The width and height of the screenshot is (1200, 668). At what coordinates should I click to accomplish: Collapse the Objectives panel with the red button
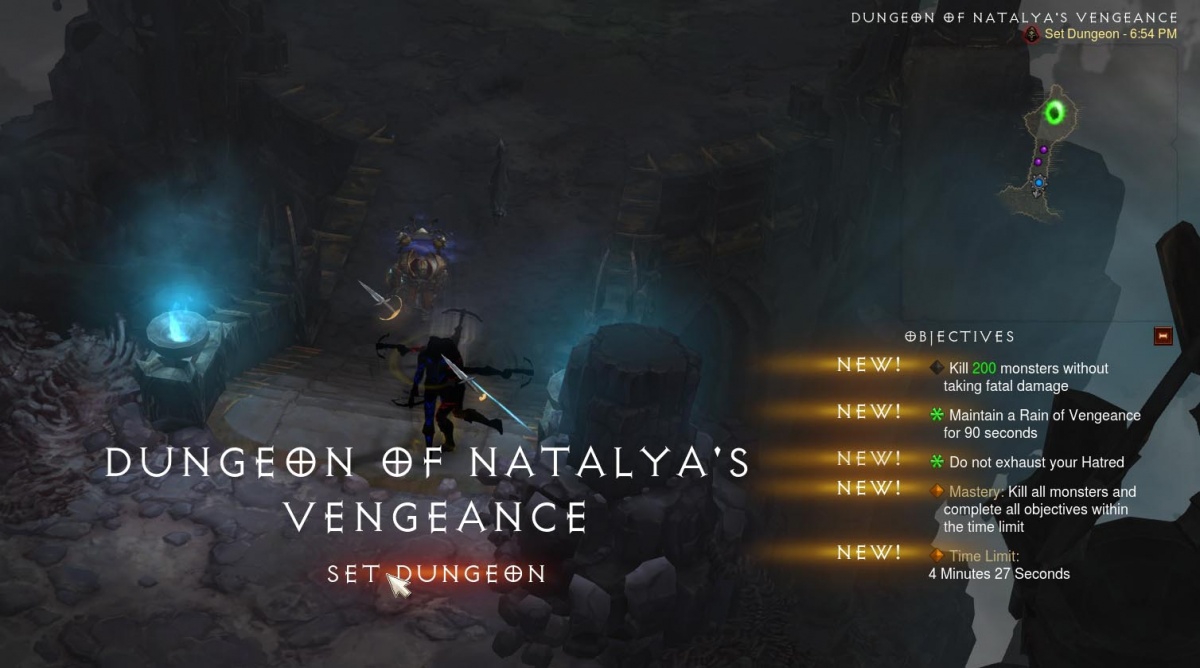pyautogui.click(x=1162, y=336)
